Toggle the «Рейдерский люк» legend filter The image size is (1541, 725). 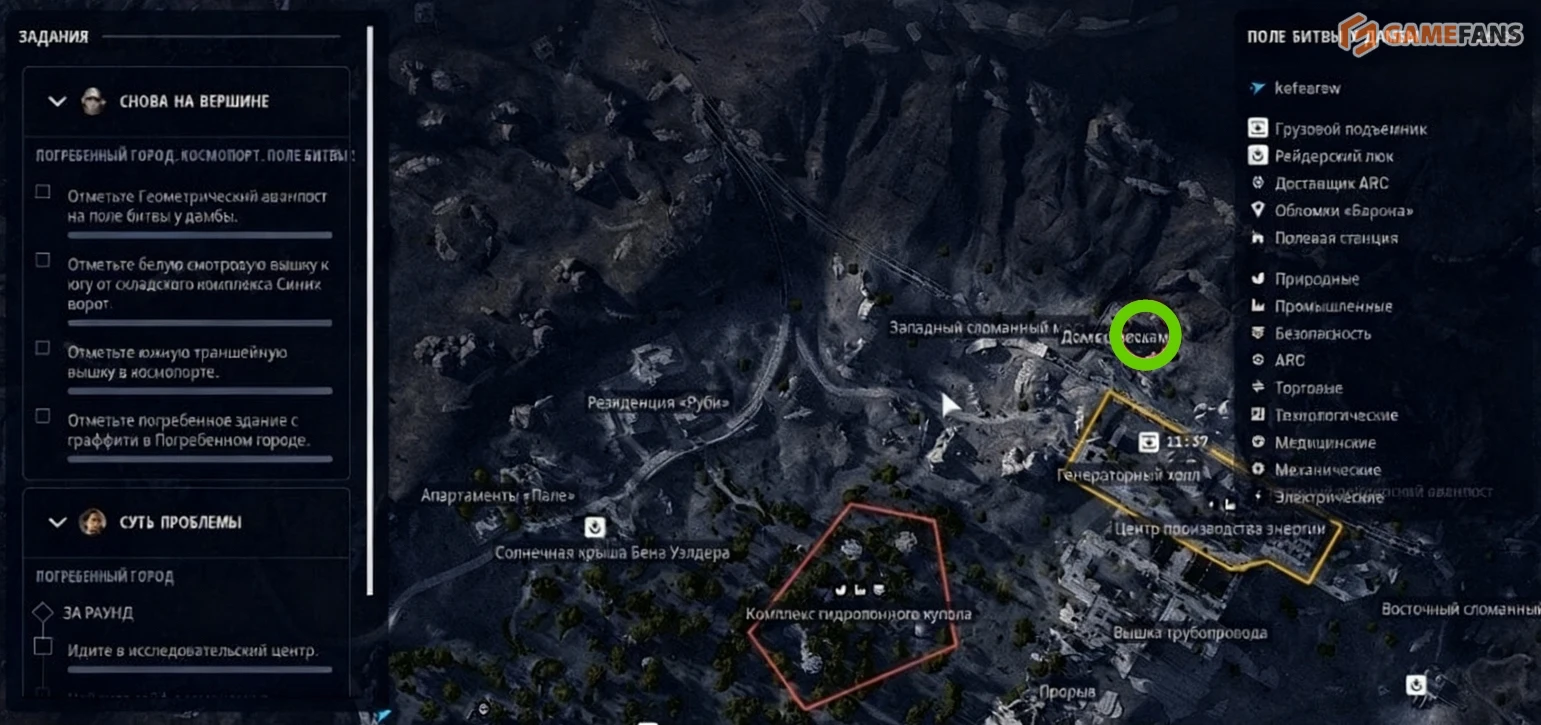coord(1333,156)
